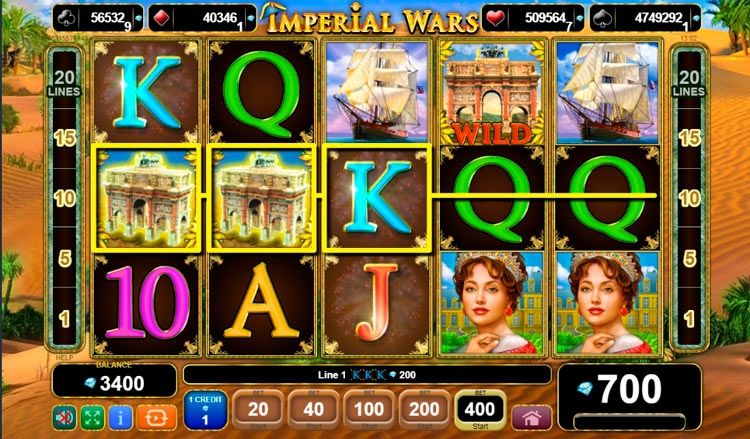Viewport: 750px width, 439px height.
Task: Switch to fullscreen mode
Action: tap(92, 416)
